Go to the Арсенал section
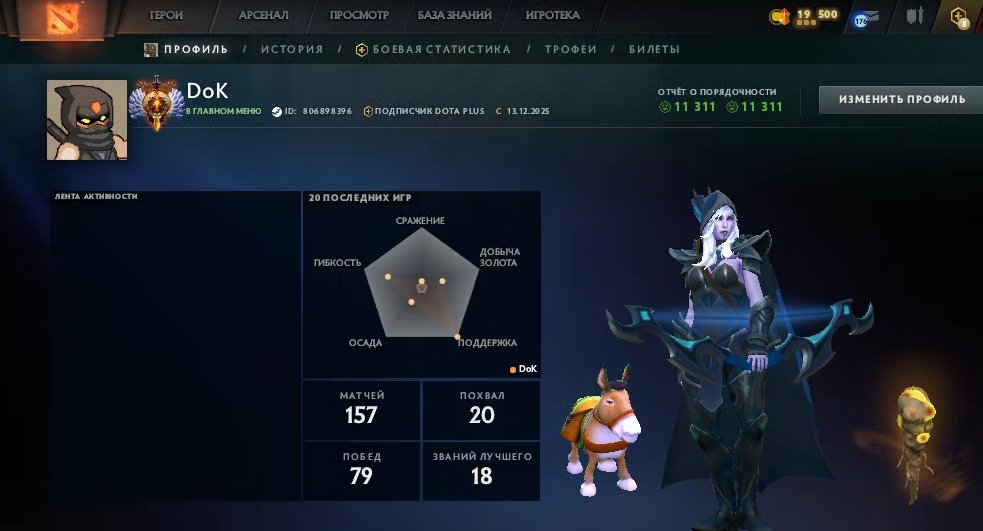This screenshot has width=983, height=531. 264,16
